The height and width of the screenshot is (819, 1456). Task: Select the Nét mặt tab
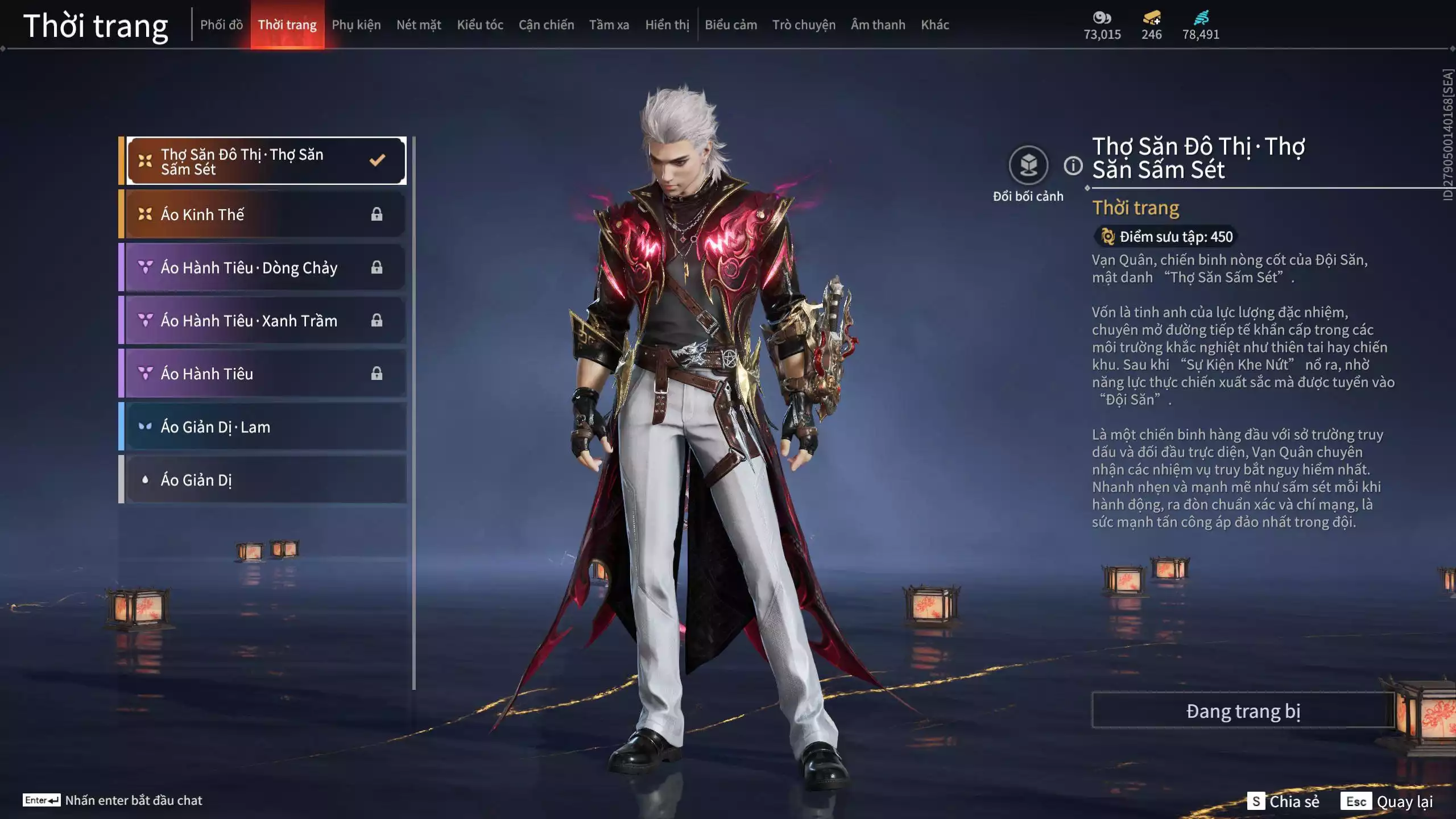[x=419, y=25]
